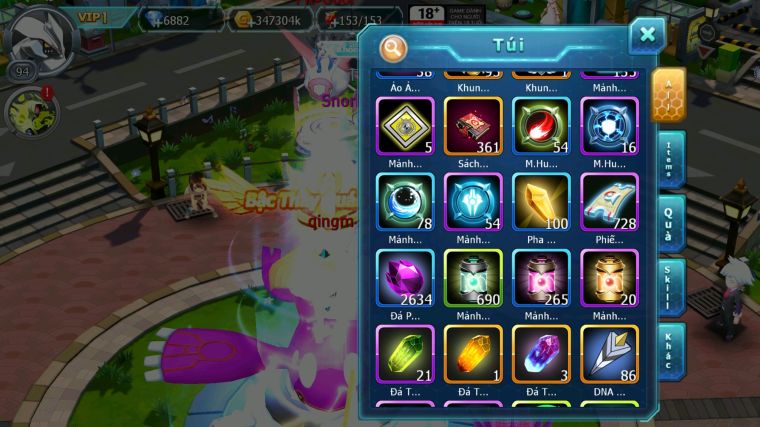Pick the pink canister with 265

pyautogui.click(x=541, y=278)
